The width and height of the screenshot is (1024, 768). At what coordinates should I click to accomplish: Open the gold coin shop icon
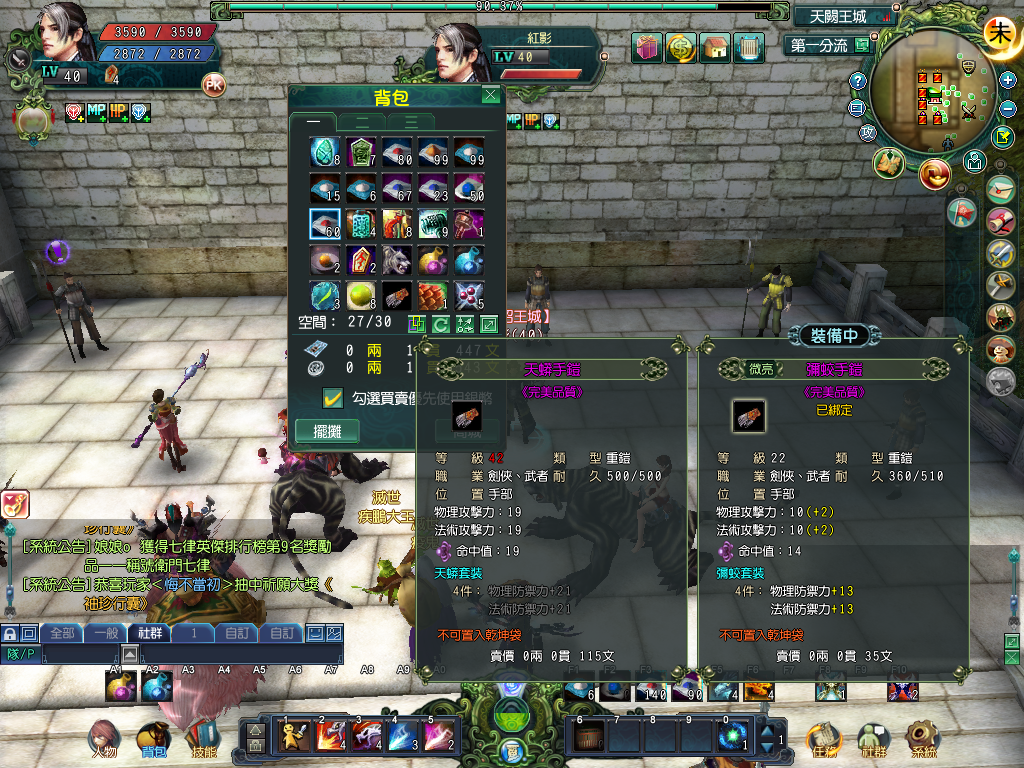point(681,47)
